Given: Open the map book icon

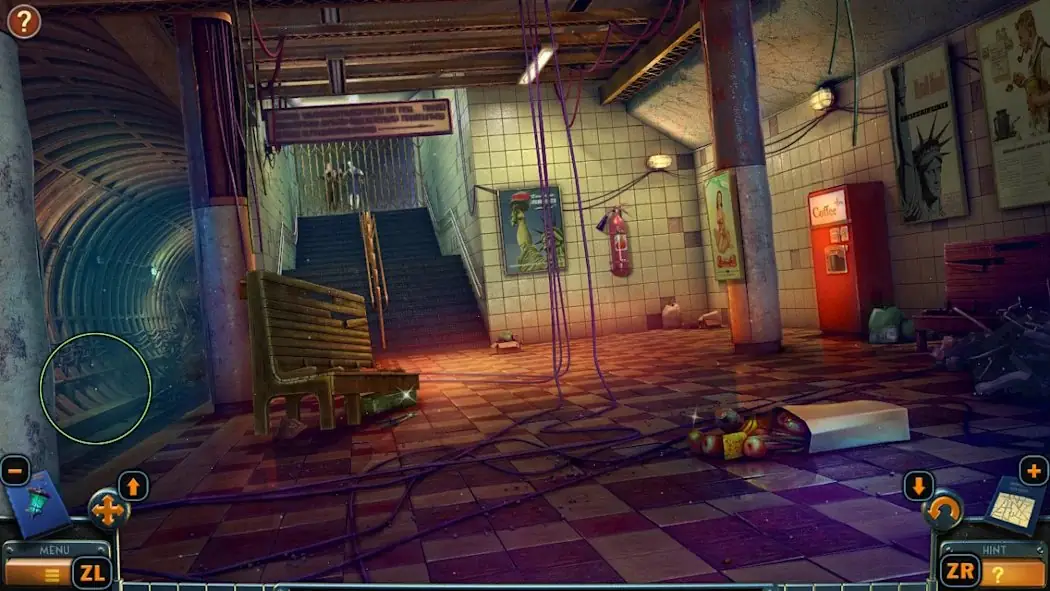Looking at the screenshot, I should [1014, 505].
